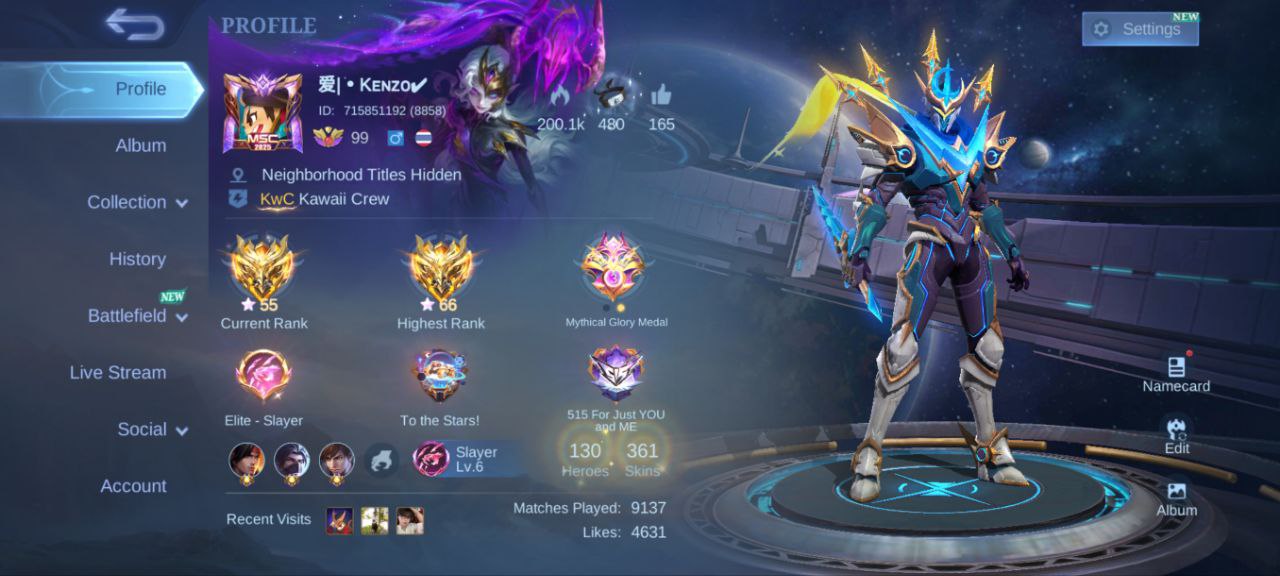Inspect the Highest Rank badge
Image resolution: width=1280 pixels, height=576 pixels.
[441, 269]
